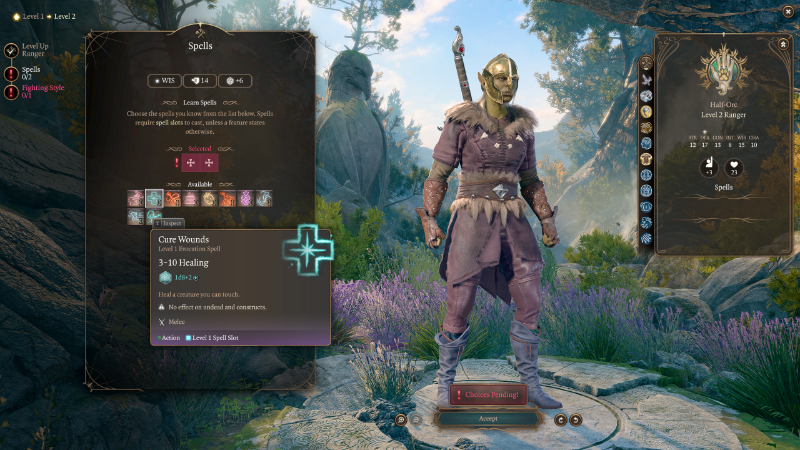Click the zoom-in magnifier below the character
800x450 pixels.
point(400,419)
